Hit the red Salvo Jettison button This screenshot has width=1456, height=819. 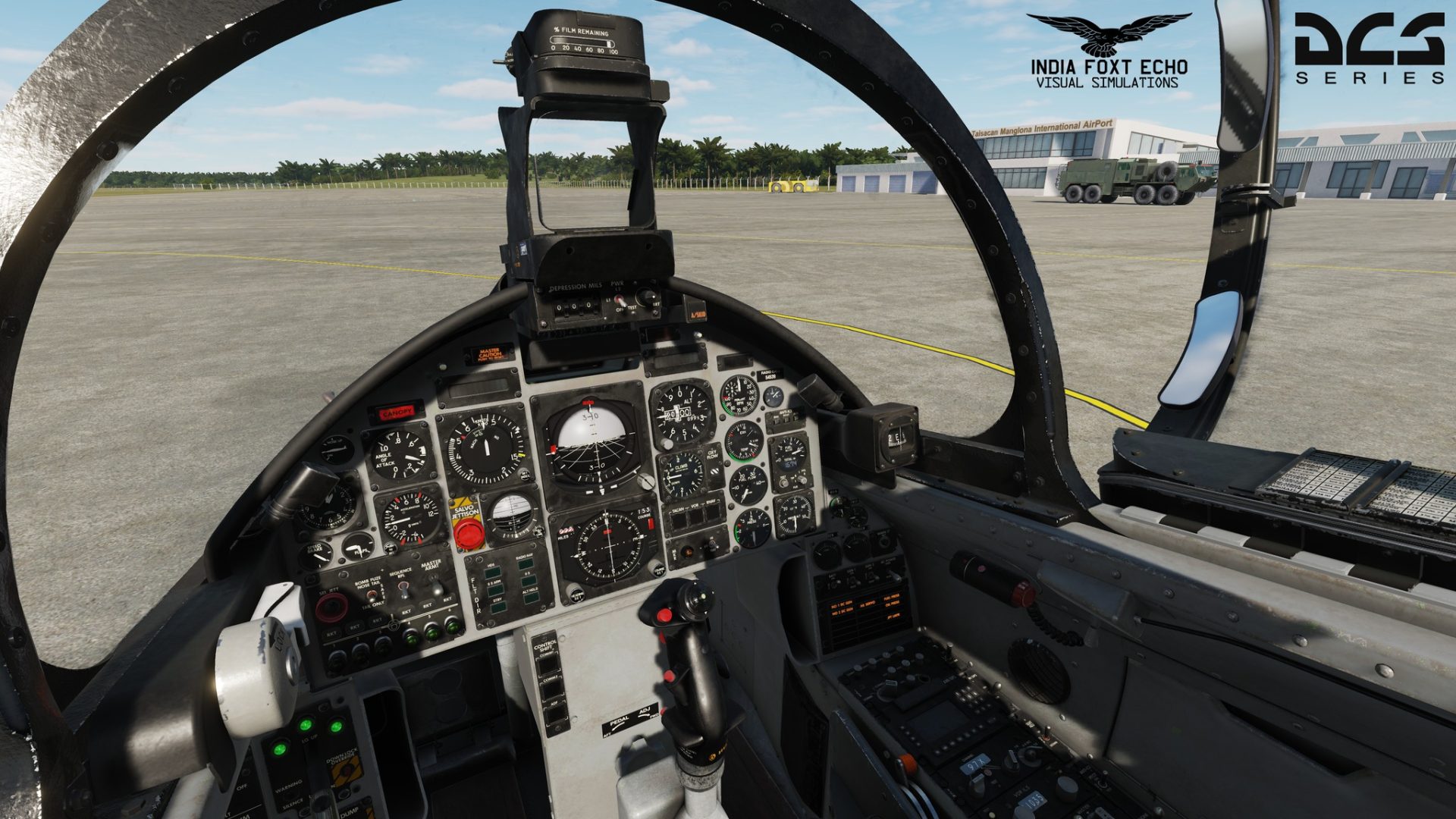(469, 534)
